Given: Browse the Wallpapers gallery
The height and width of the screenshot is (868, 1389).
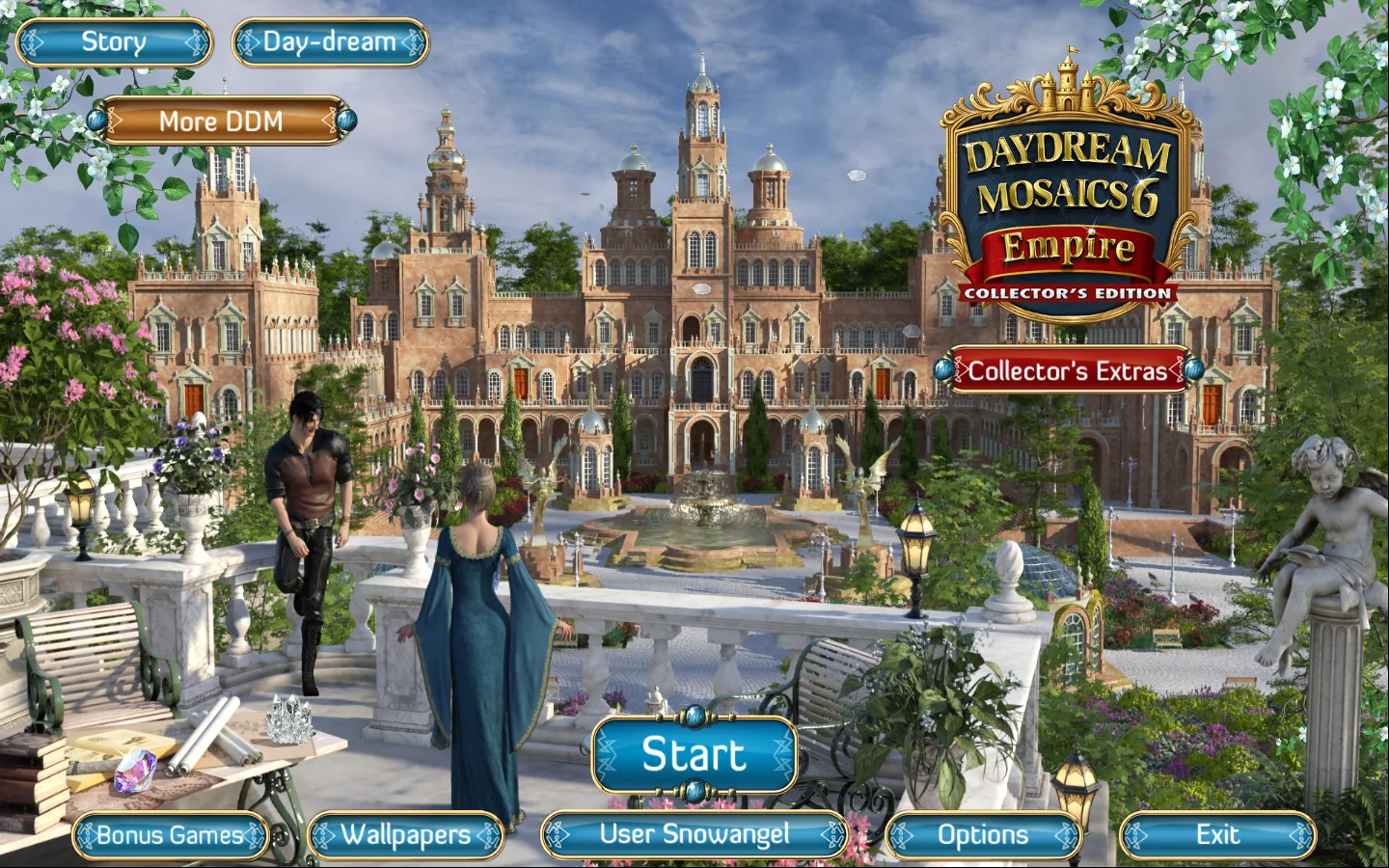Looking at the screenshot, I should pyautogui.click(x=405, y=835).
